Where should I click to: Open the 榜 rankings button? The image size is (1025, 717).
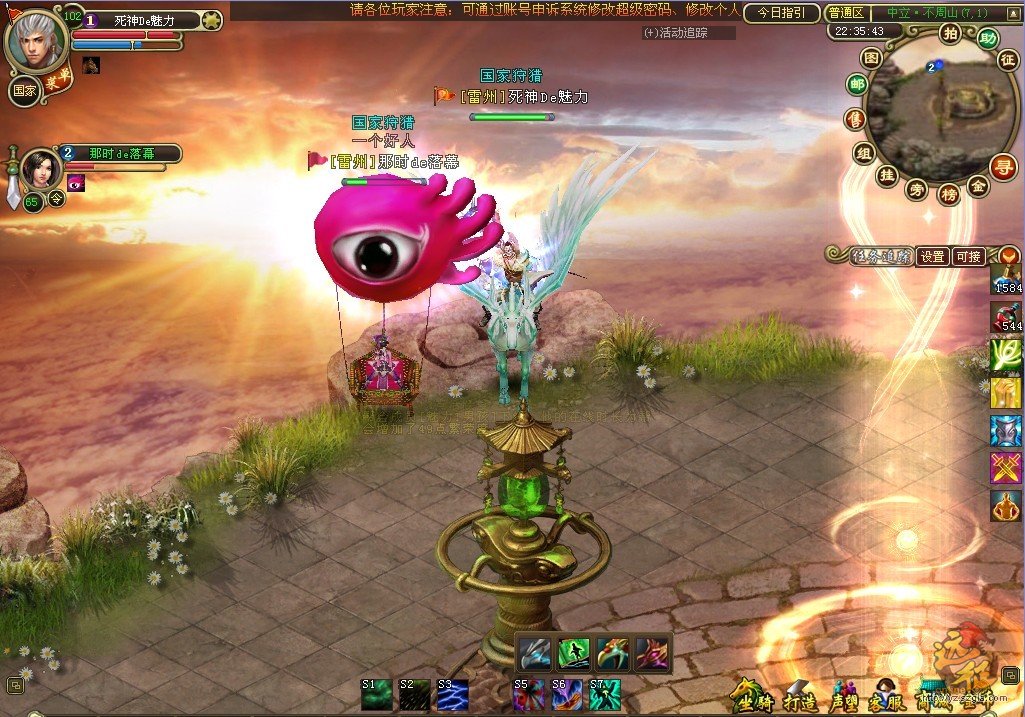pos(947,194)
